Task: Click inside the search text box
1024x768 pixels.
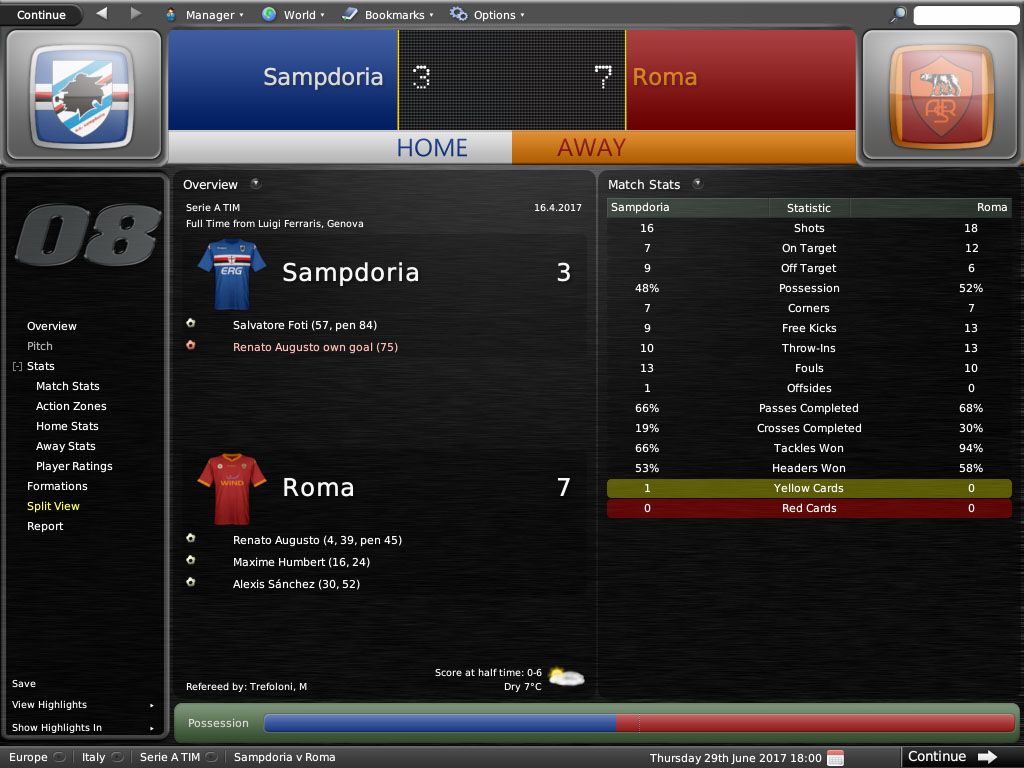Action: pos(965,15)
